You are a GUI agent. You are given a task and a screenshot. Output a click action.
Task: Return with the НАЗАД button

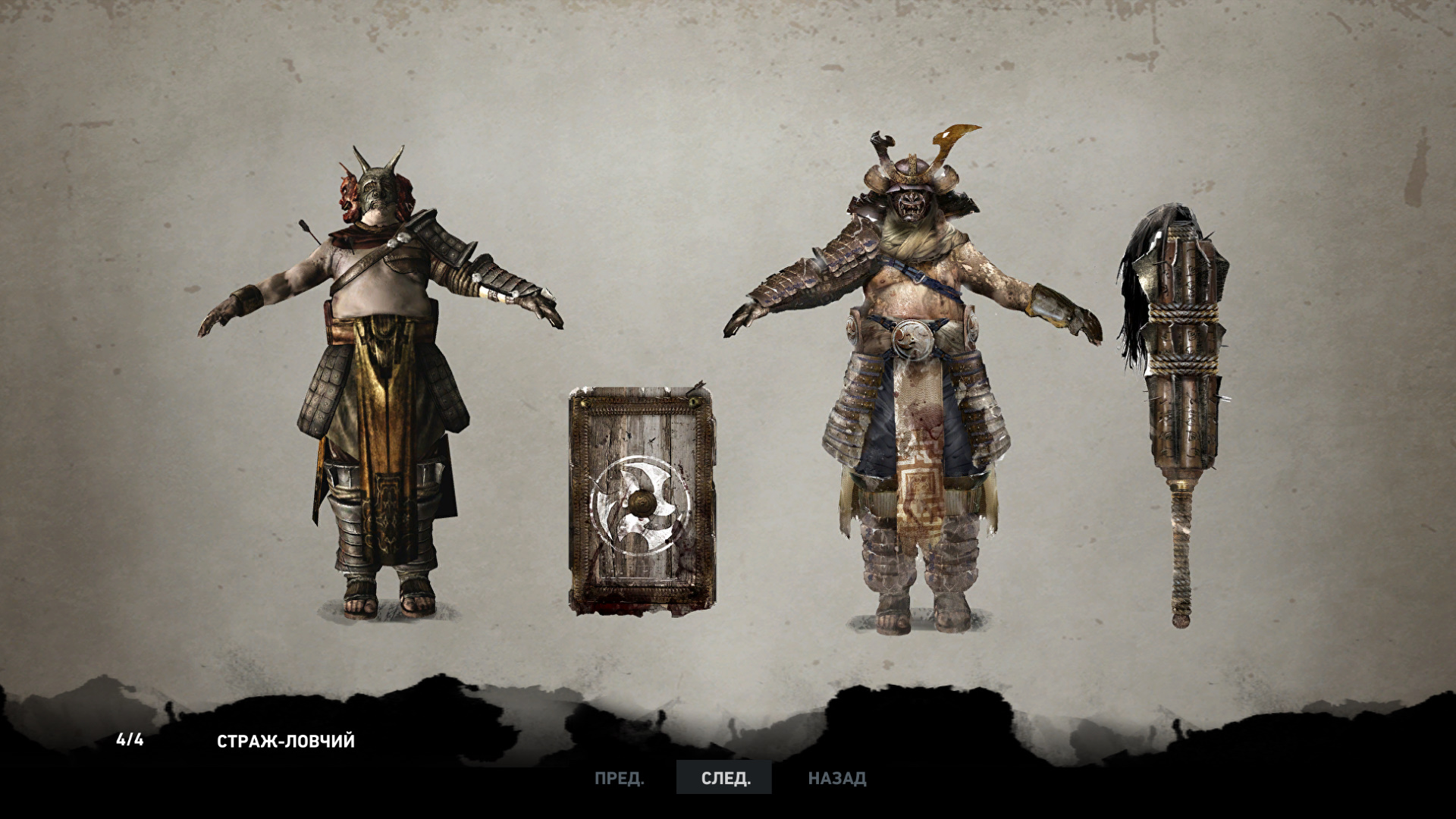coord(836,778)
